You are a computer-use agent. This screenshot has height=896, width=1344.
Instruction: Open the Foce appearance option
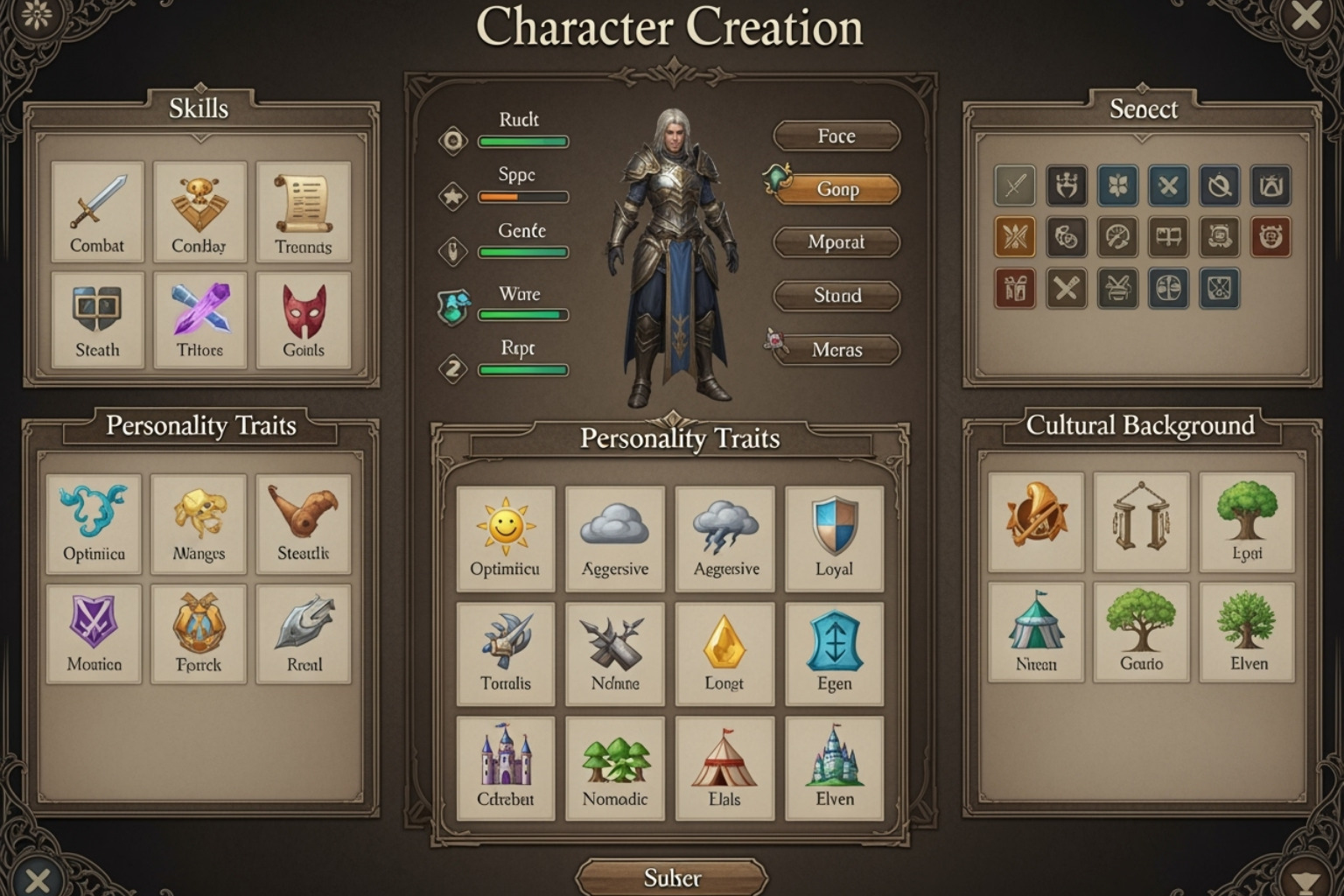tap(836, 136)
